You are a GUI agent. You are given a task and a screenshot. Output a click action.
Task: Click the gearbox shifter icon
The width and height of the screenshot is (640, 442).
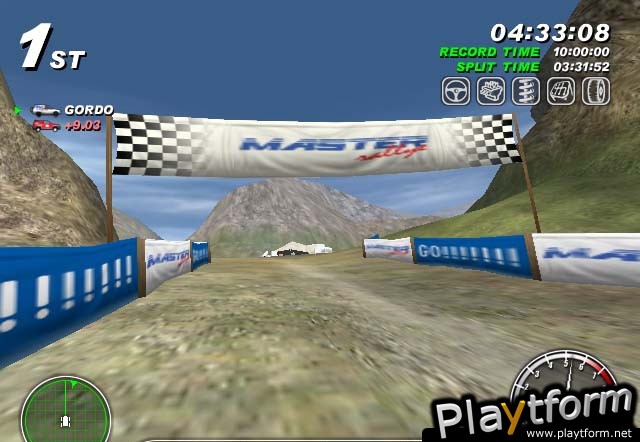coord(559,92)
